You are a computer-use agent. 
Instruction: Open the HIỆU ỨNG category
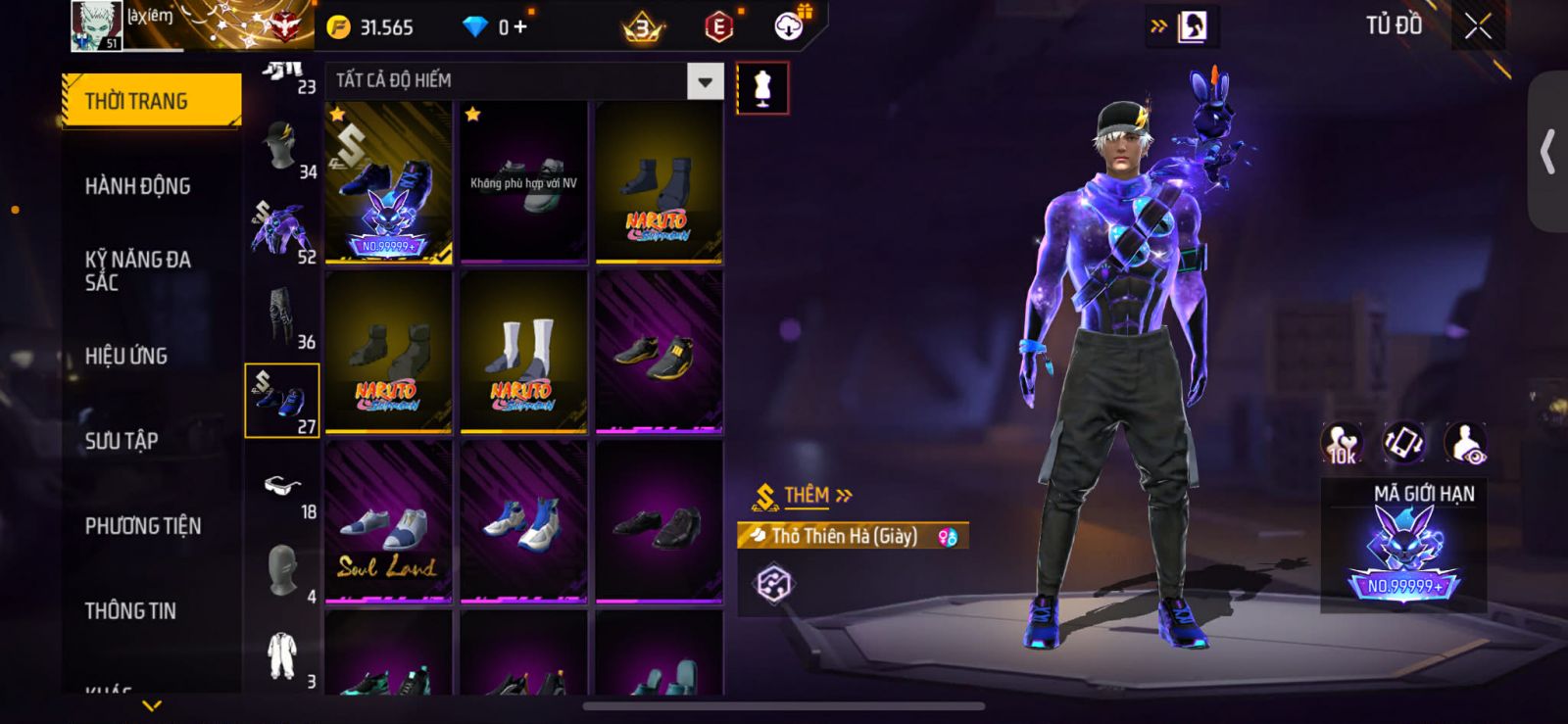(126, 356)
